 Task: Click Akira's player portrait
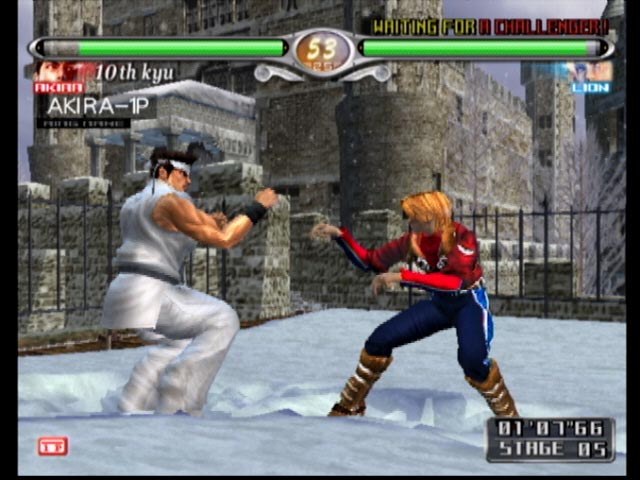point(58,72)
